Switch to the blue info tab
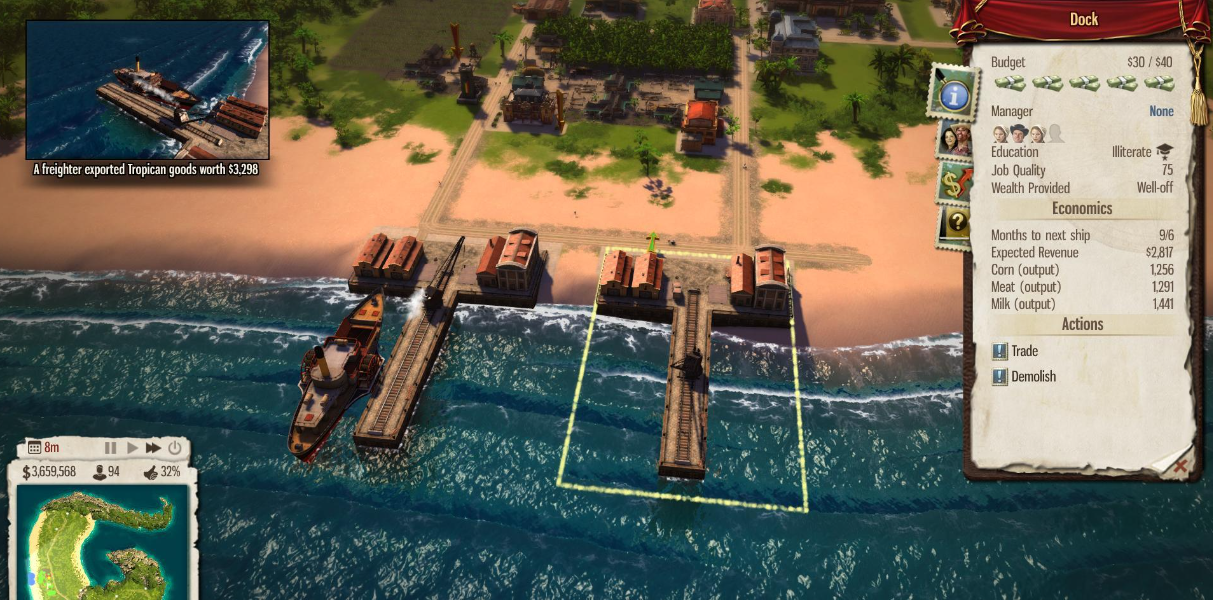The width and height of the screenshot is (1213, 600). pyautogui.click(x=954, y=94)
